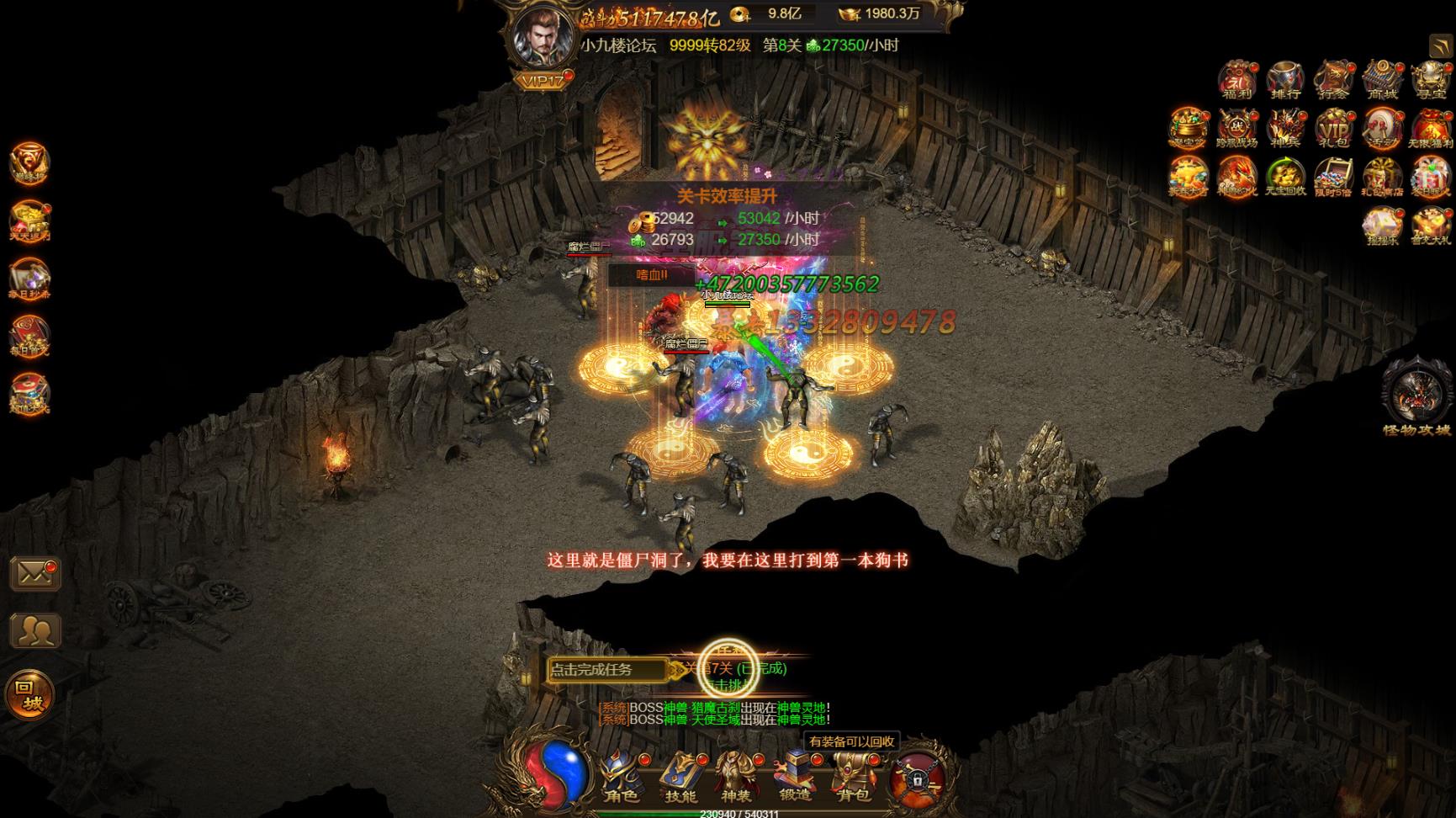Open the mail icon on left sidebar
This screenshot has height=818, width=1456.
[35, 574]
